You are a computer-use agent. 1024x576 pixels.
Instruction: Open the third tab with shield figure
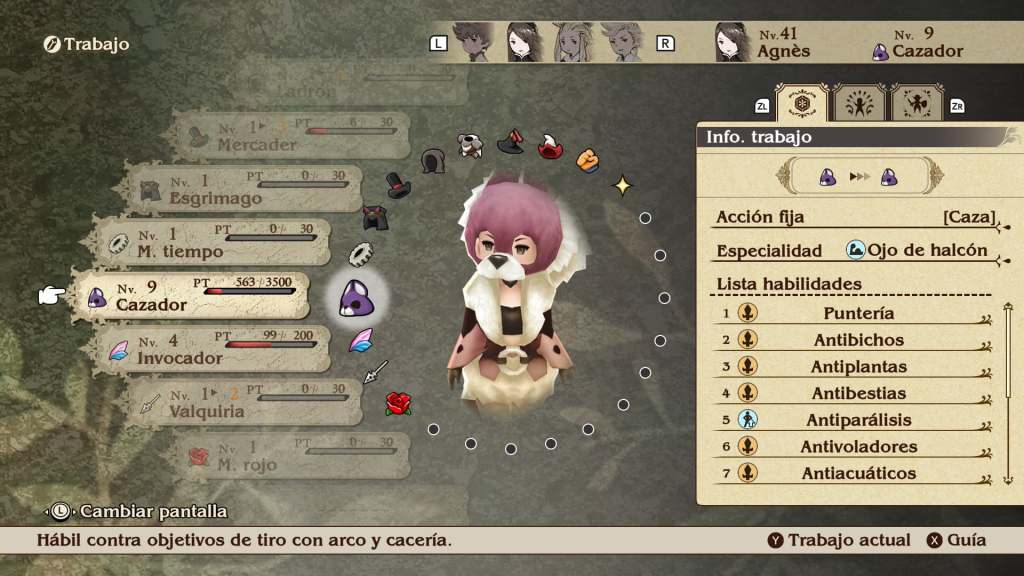click(917, 103)
